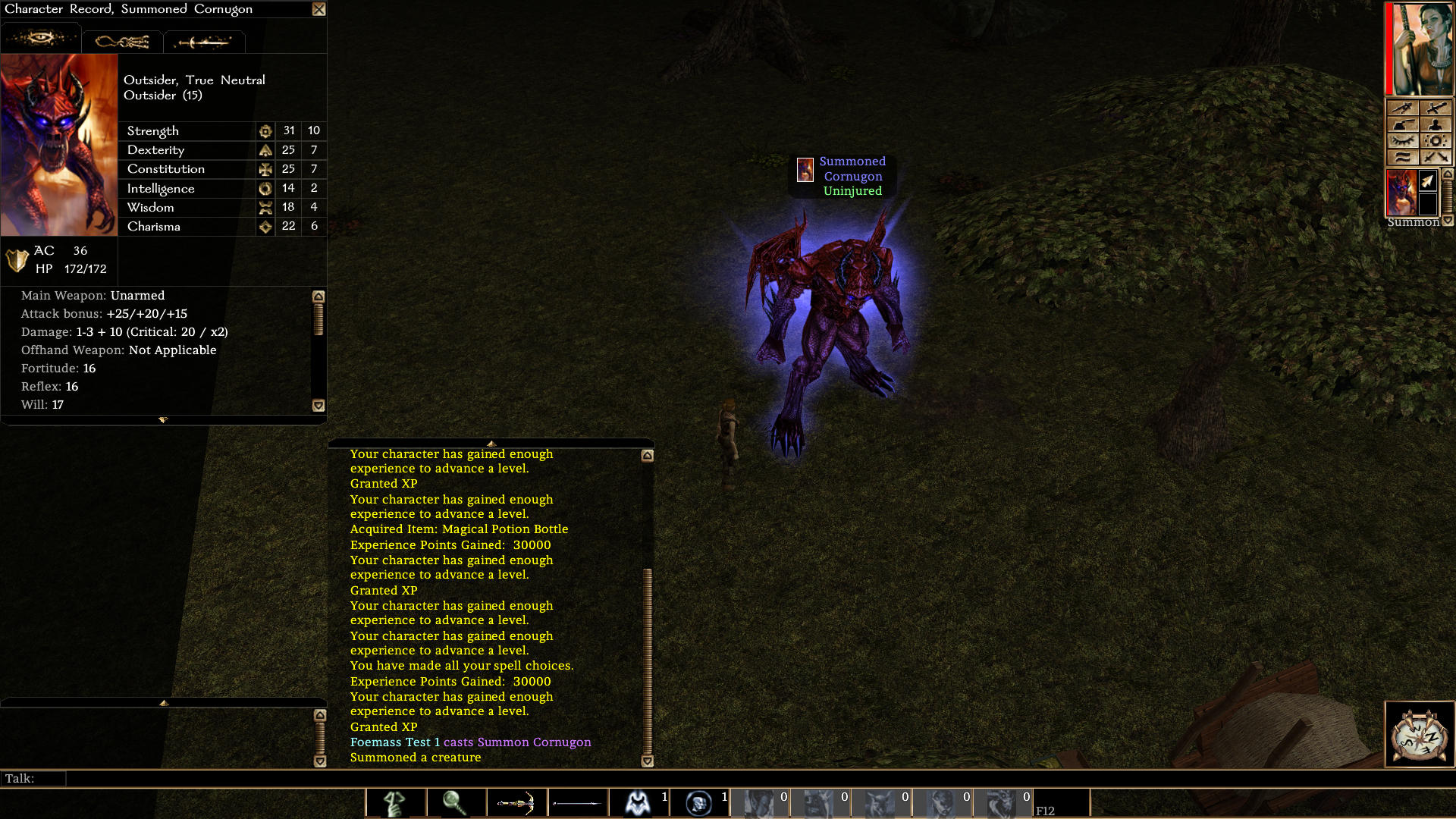Screen dimensions: 1456x819
Task: Use the magnifying glass search quickslot
Action: [x=456, y=802]
